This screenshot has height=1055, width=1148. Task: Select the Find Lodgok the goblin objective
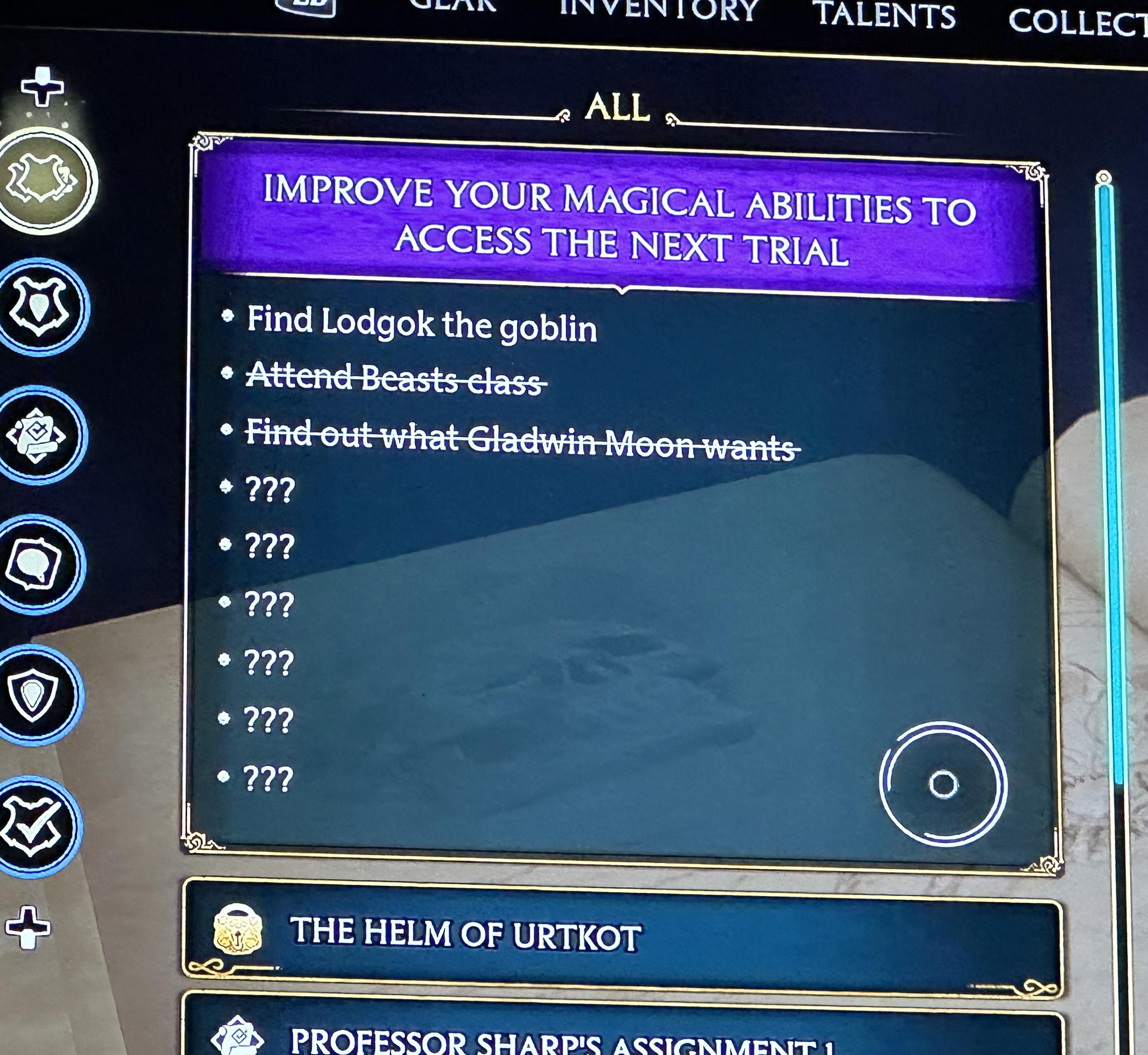421,325
